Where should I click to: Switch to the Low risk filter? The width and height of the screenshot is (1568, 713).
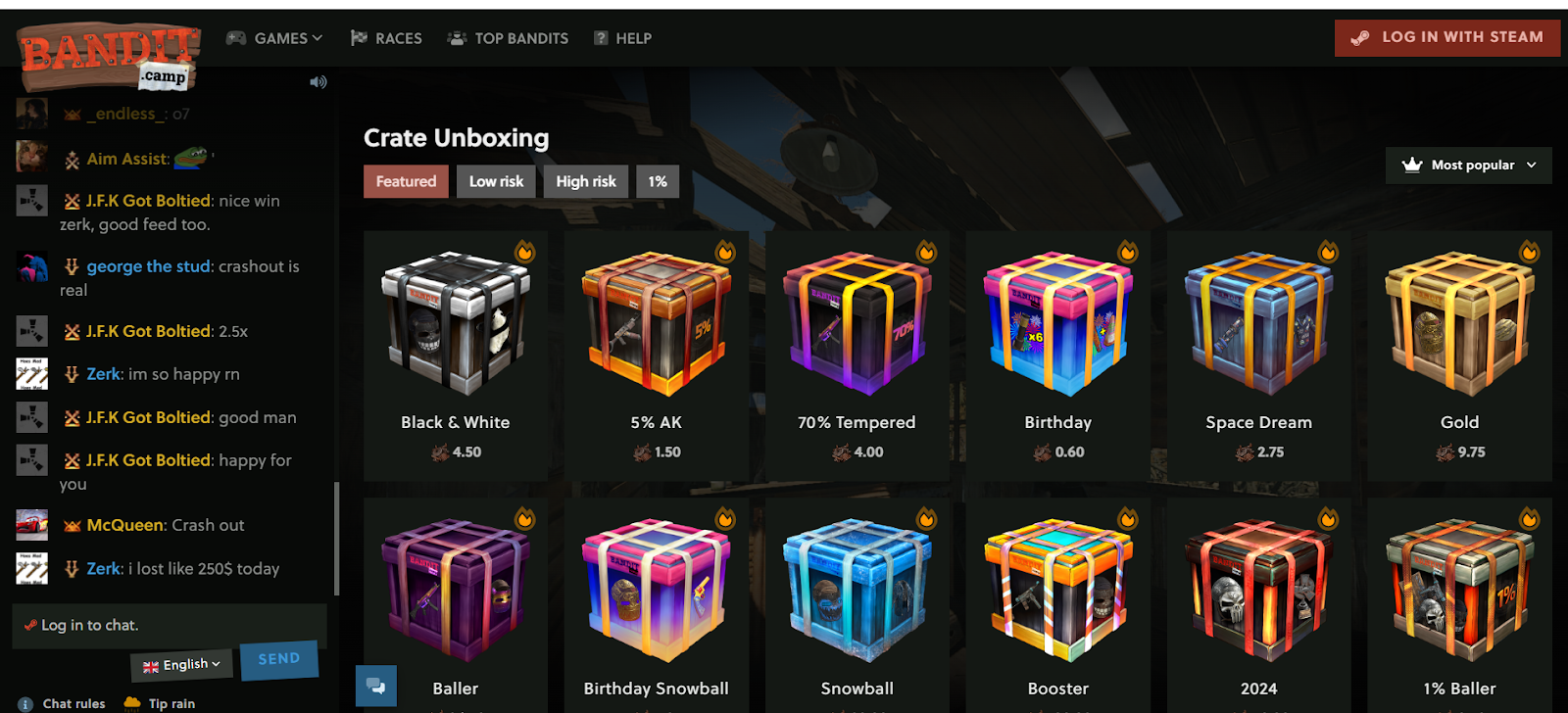(x=496, y=181)
